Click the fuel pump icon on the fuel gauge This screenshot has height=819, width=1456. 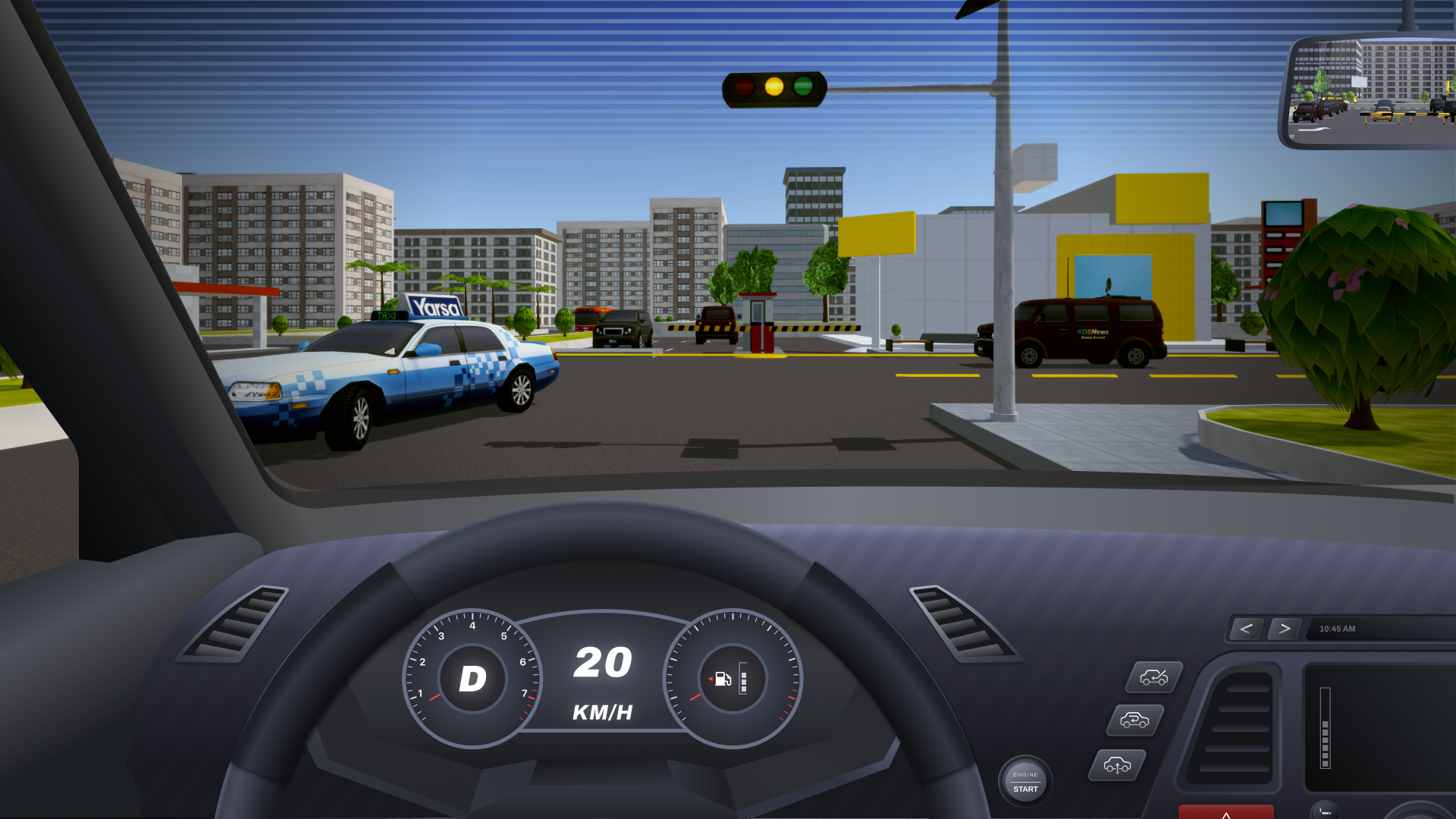coord(722,680)
